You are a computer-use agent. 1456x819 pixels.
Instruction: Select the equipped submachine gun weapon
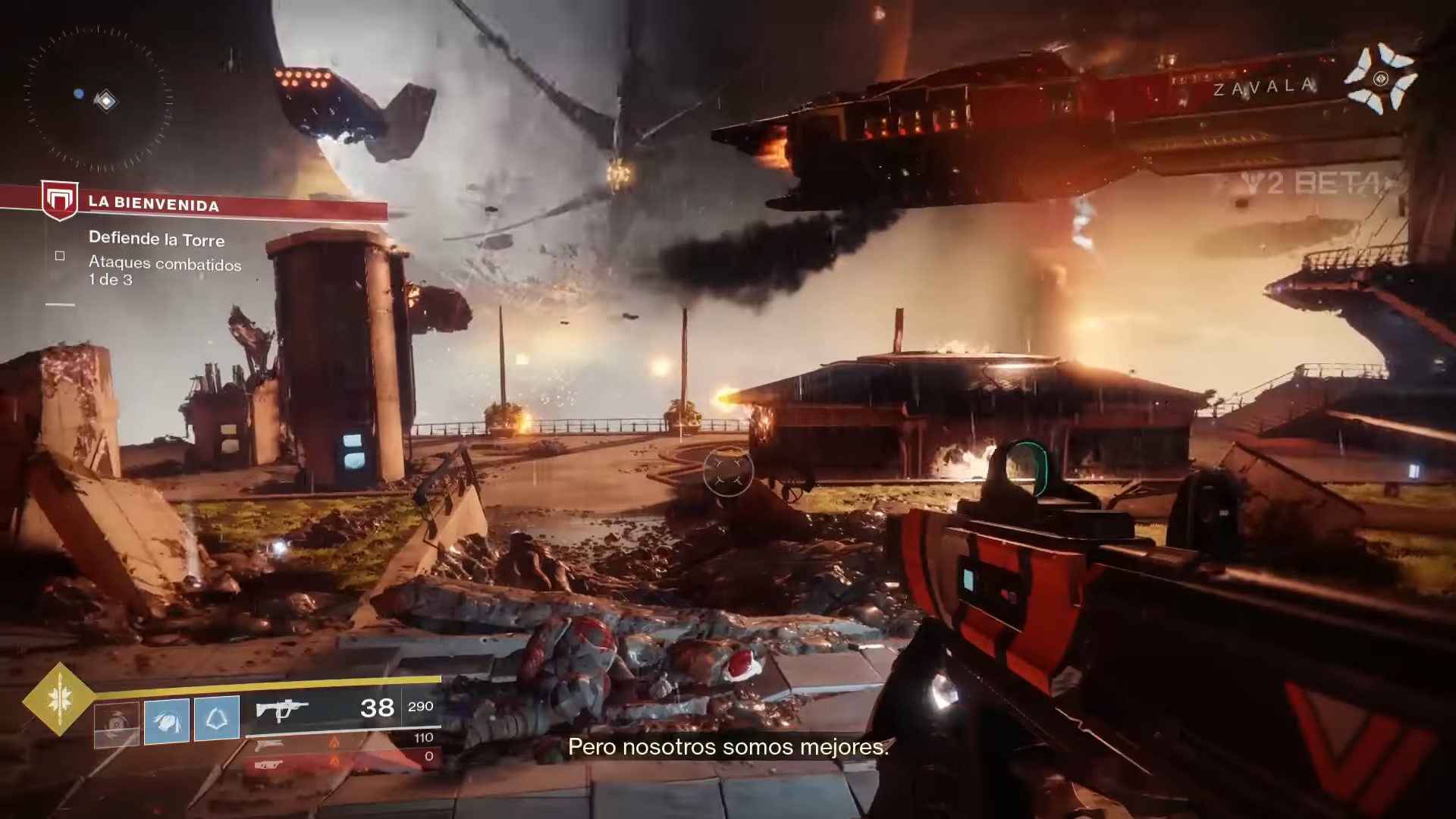click(x=282, y=710)
